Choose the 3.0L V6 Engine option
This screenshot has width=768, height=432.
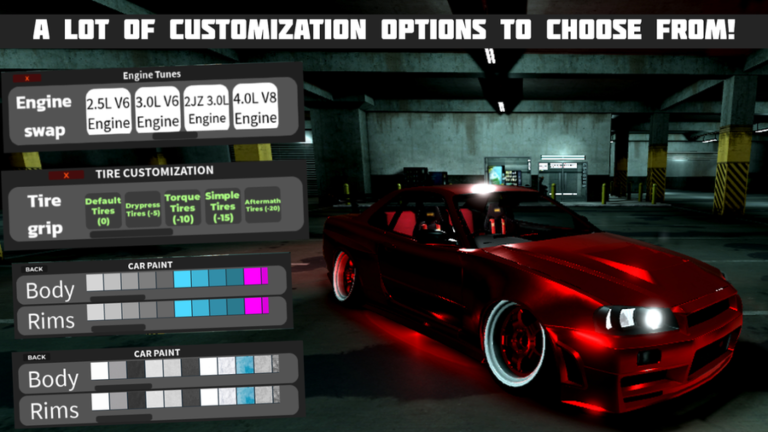pyautogui.click(x=158, y=111)
